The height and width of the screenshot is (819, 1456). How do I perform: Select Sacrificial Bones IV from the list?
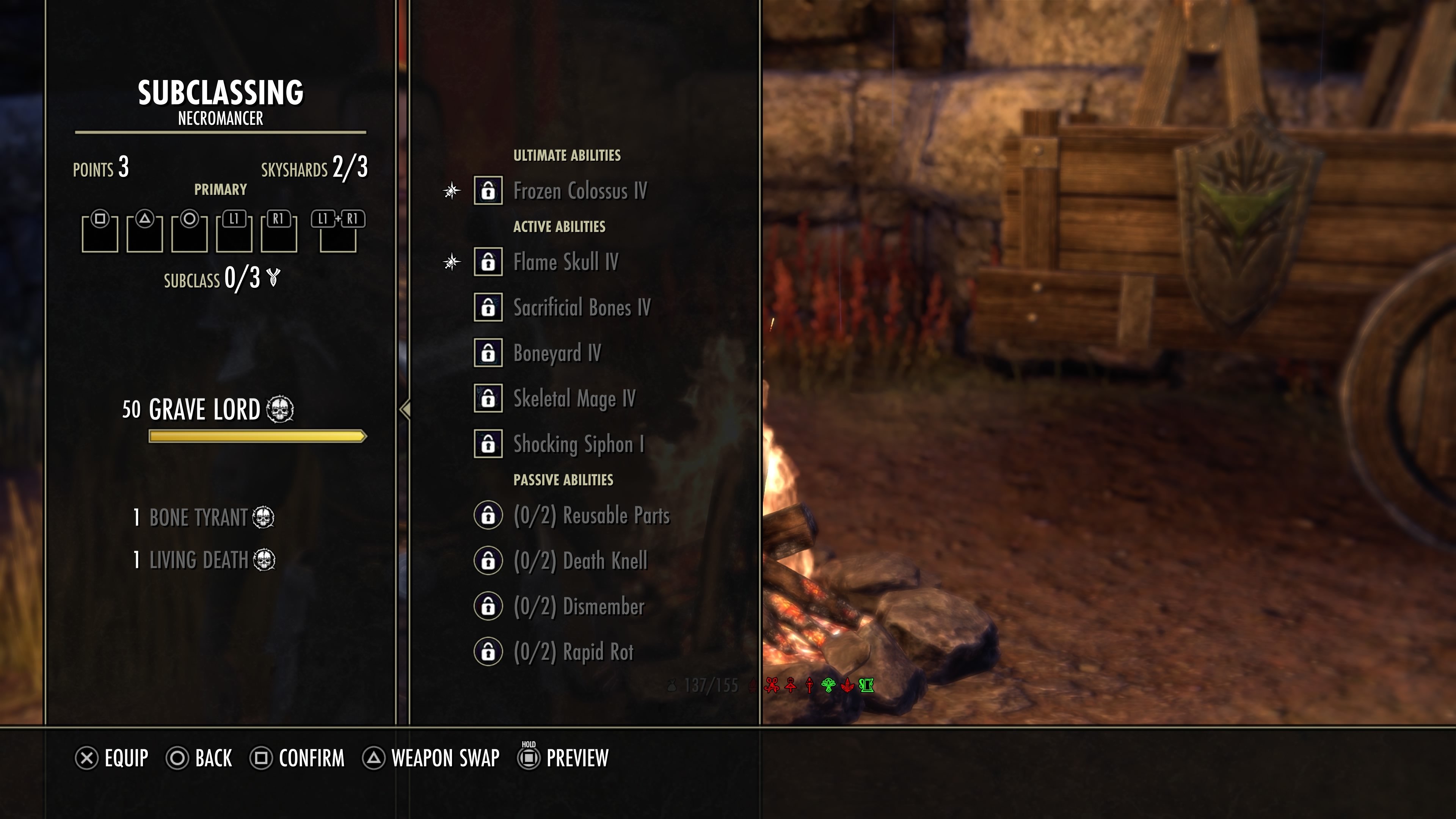click(581, 308)
